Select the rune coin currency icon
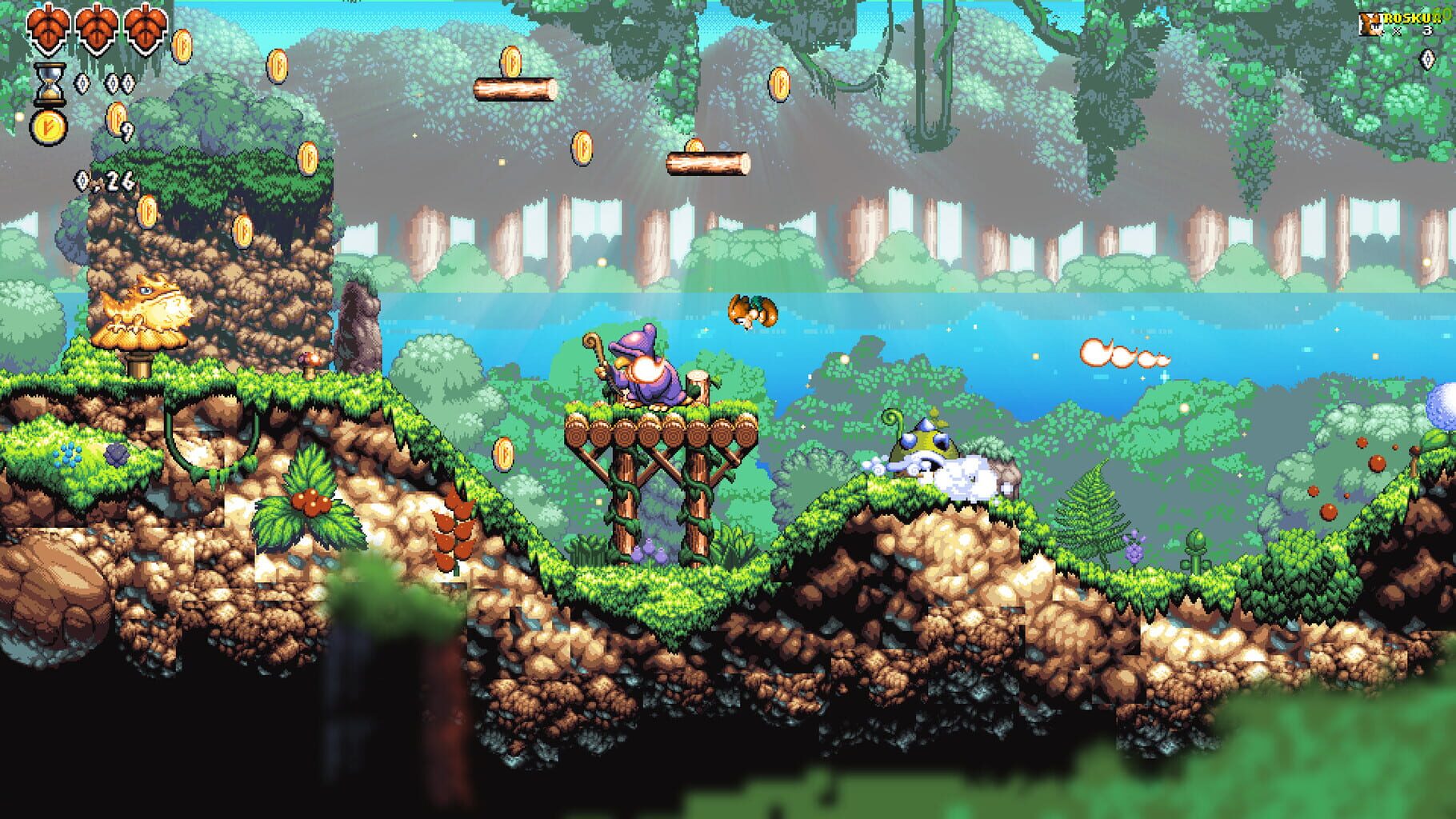The width and height of the screenshot is (1456, 819). (x=49, y=127)
